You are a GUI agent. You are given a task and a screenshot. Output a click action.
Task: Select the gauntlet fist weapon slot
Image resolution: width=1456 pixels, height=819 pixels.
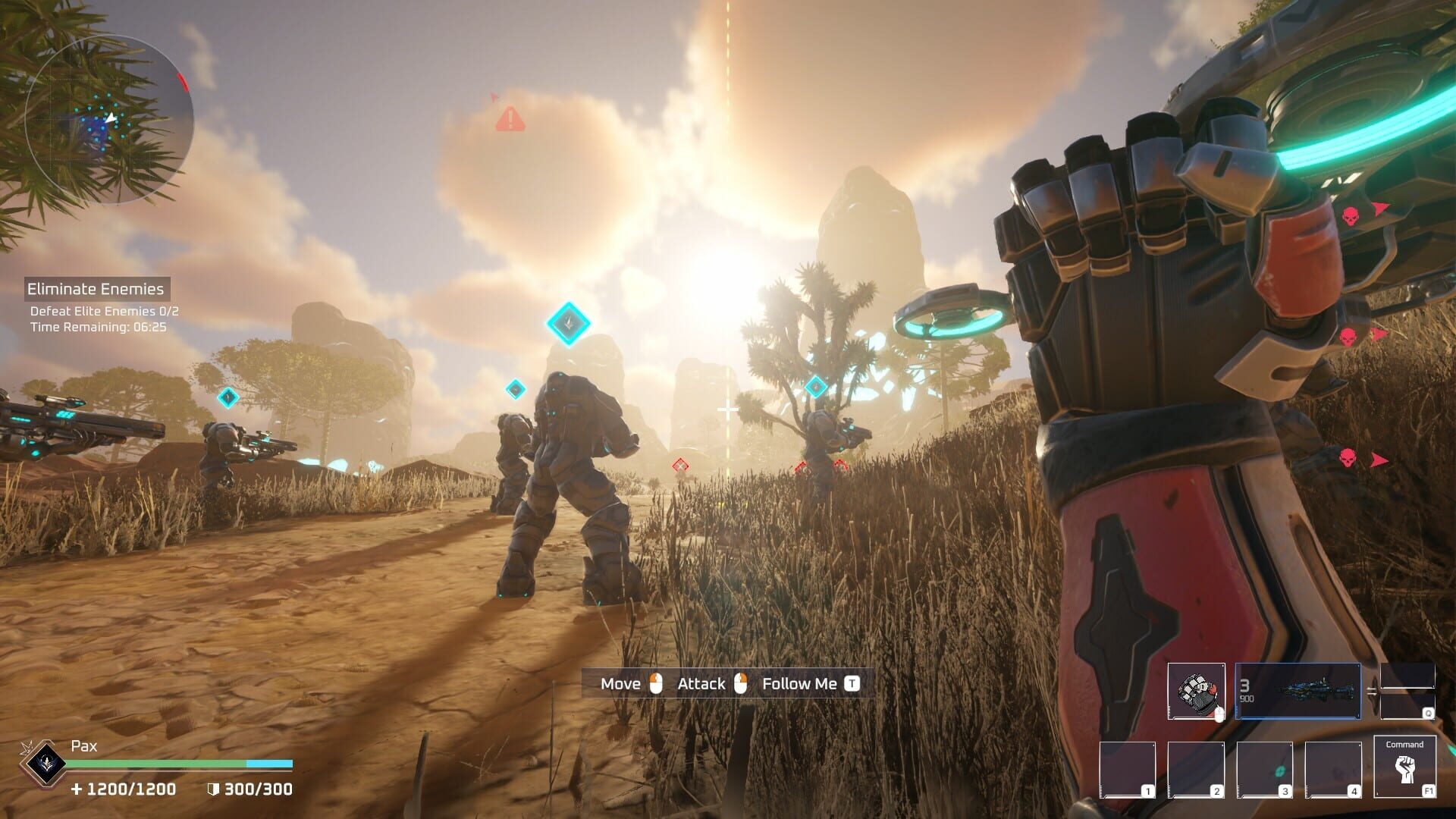1196,691
